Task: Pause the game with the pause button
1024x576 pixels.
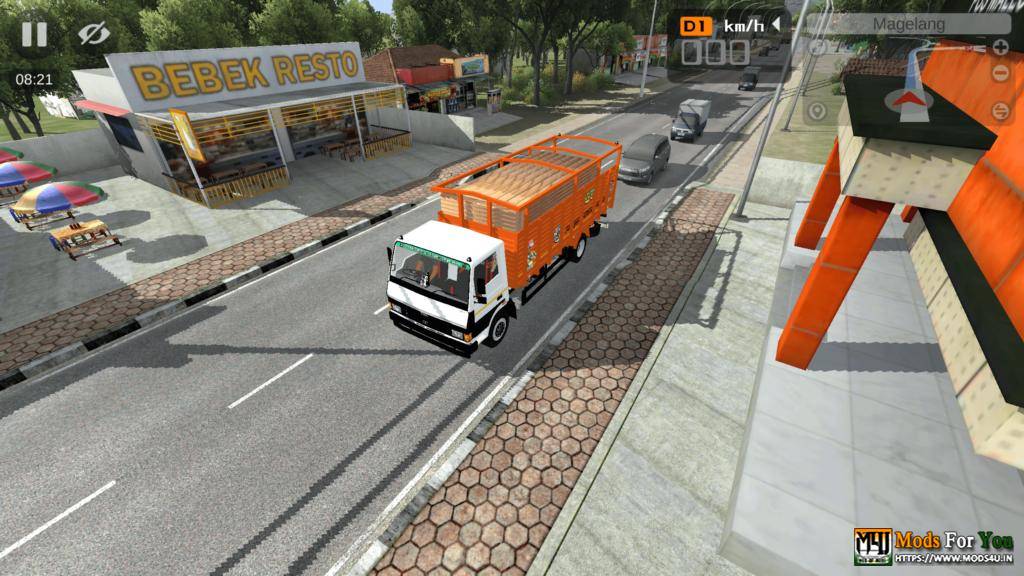Action: coord(34,34)
